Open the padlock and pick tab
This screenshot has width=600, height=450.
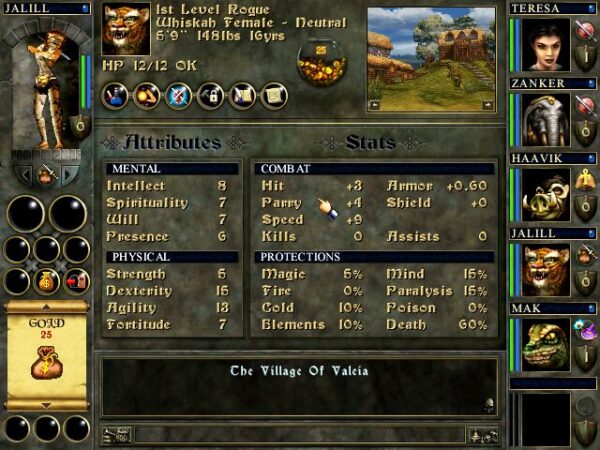point(210,96)
